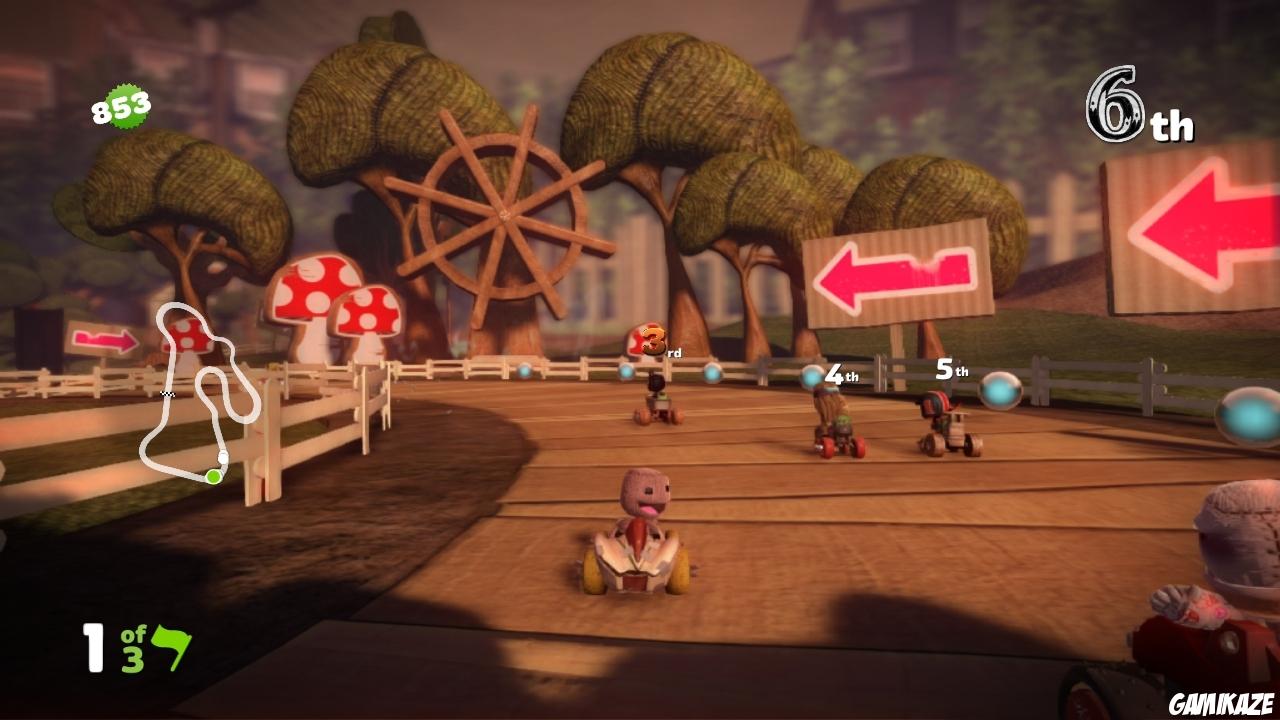The image size is (1280, 720).
Task: Click the GAMIKAZE watermark text
Action: (1221, 703)
